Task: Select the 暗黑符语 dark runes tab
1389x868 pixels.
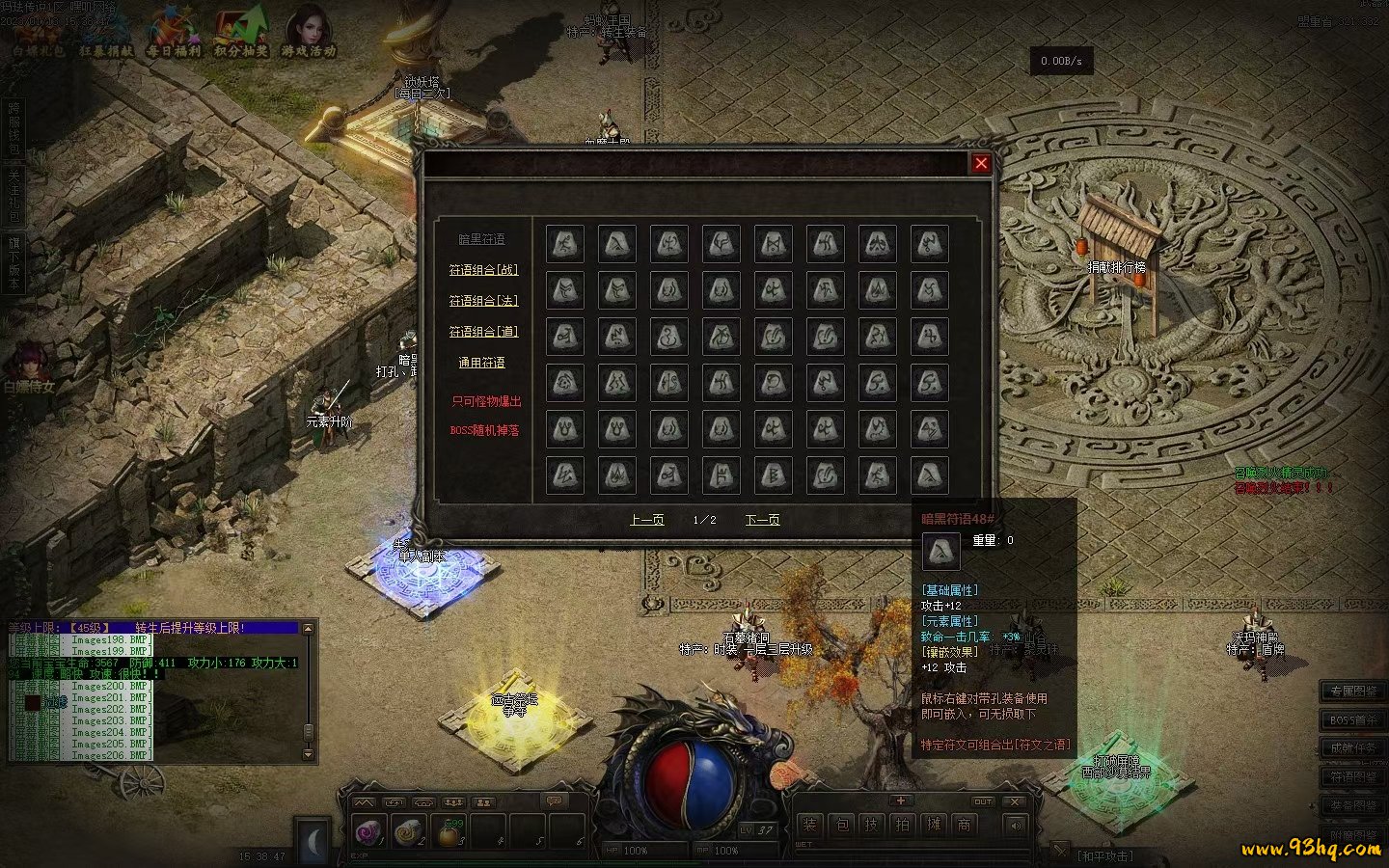Action: (x=481, y=239)
